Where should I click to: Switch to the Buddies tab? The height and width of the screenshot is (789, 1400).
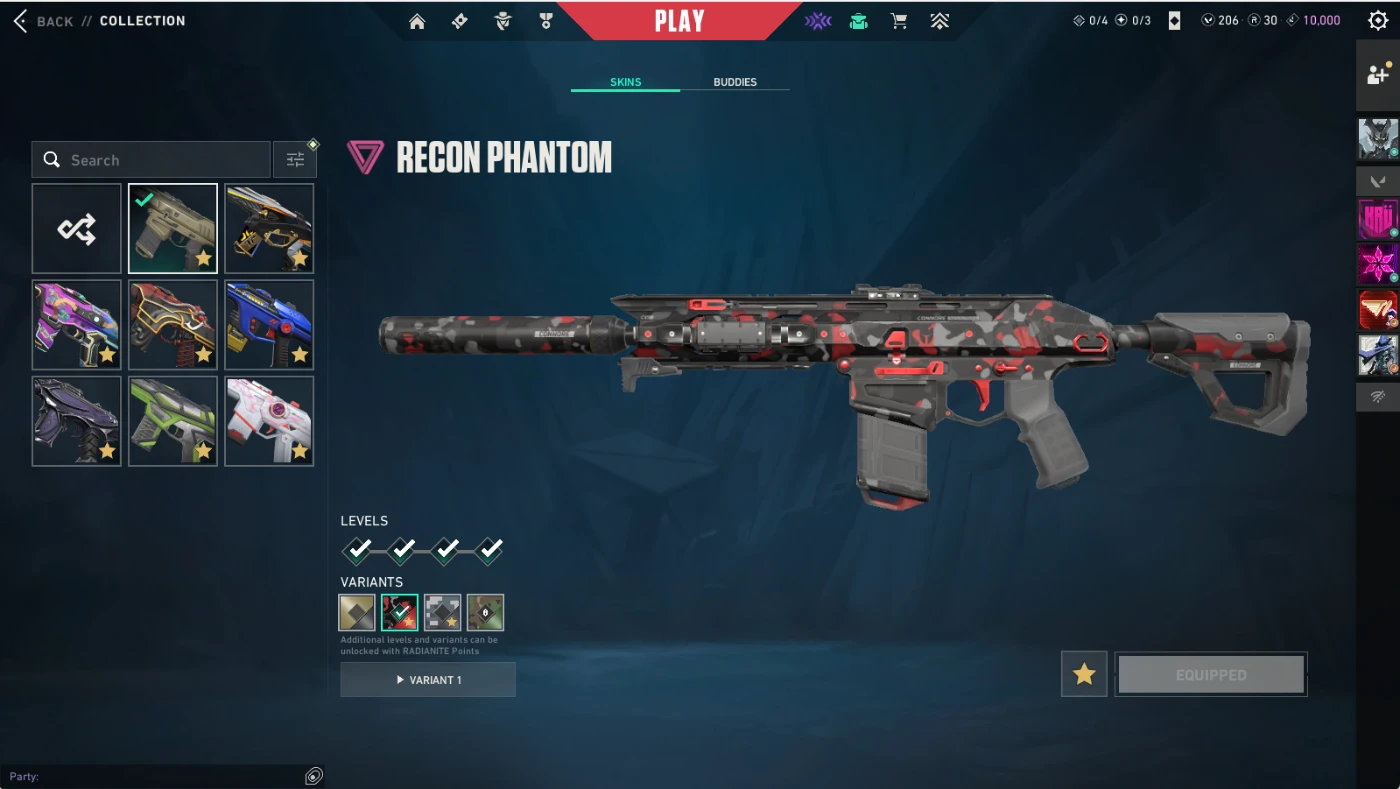pos(735,82)
